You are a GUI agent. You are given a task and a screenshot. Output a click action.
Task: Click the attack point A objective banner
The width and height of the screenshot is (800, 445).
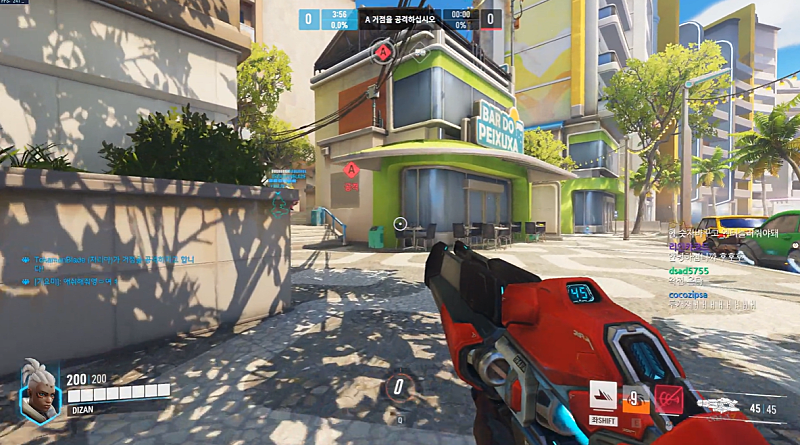point(400,18)
